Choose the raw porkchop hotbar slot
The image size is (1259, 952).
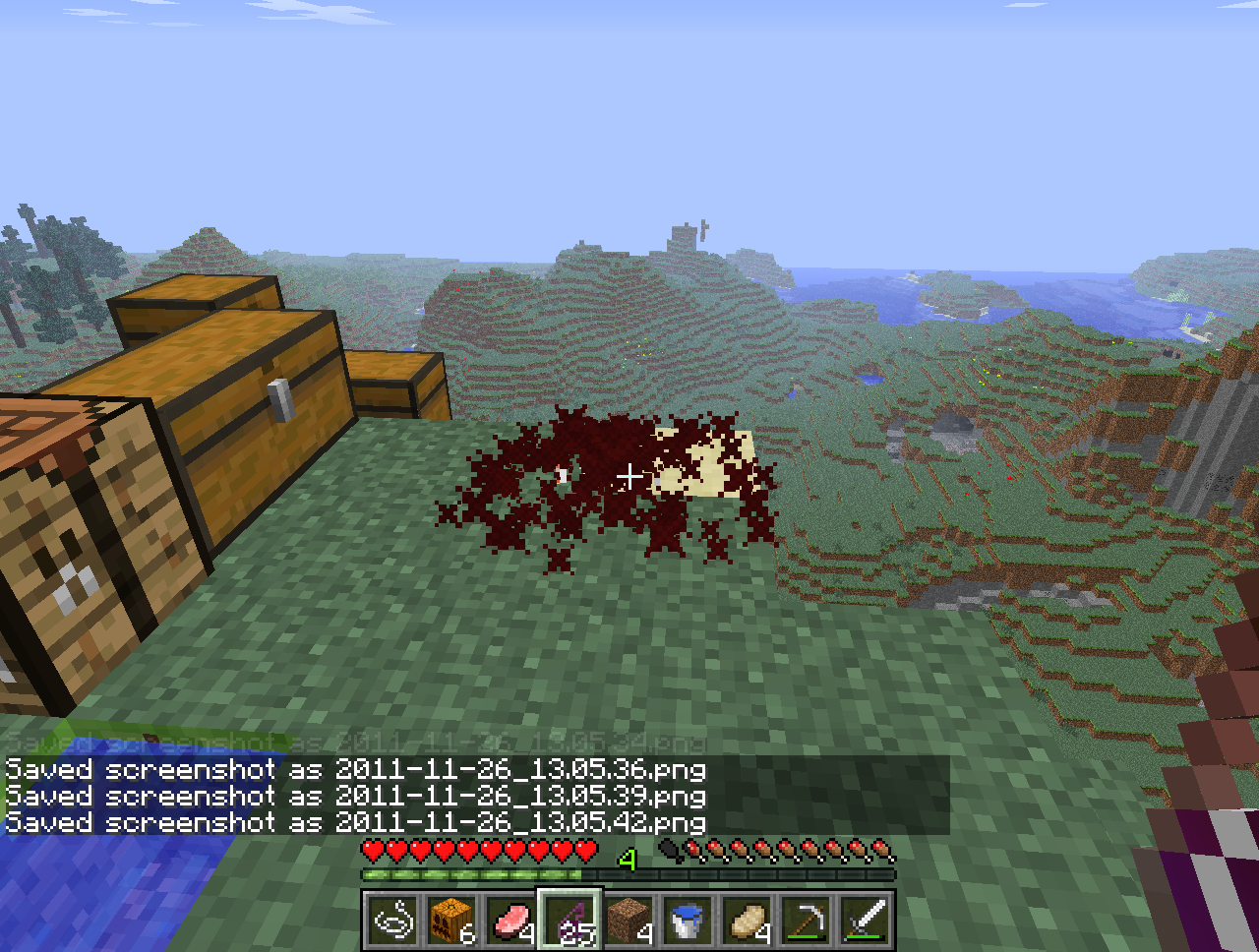point(510,921)
